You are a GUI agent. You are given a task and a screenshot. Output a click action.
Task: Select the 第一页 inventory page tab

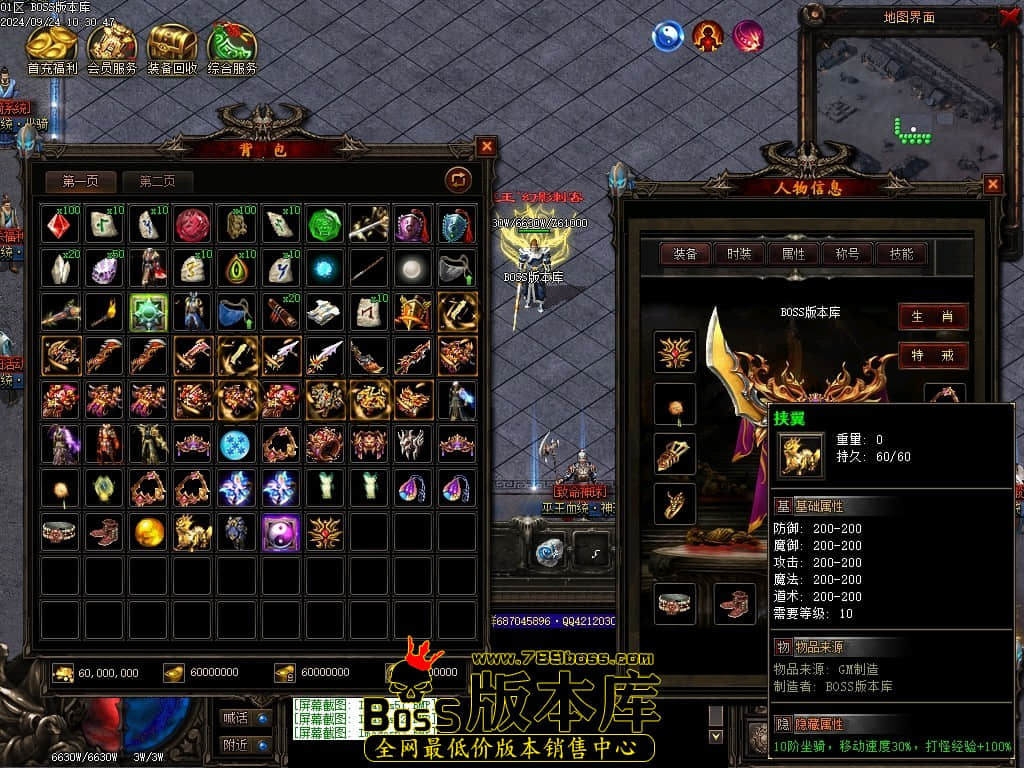[81, 181]
